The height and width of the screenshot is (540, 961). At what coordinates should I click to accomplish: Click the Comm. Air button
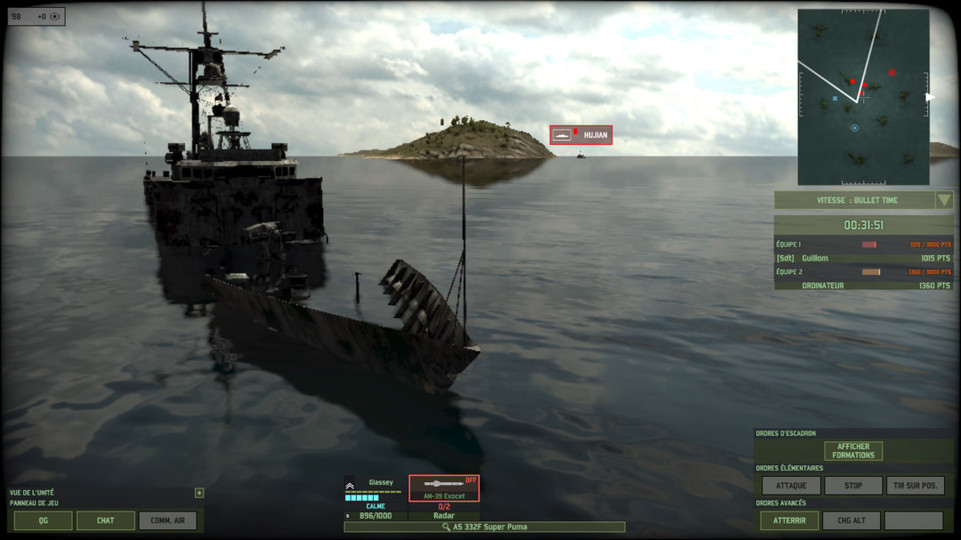click(167, 520)
